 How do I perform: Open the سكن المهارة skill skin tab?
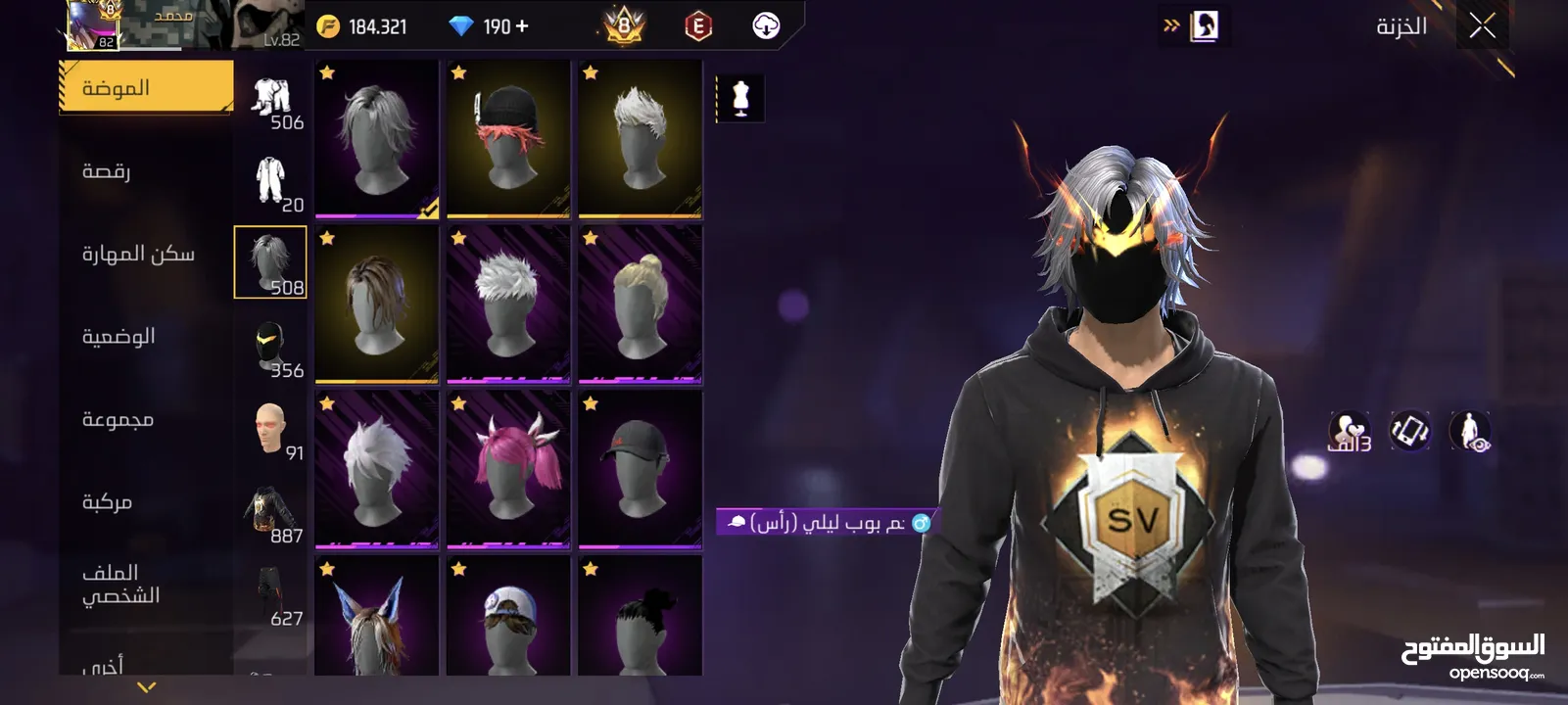(x=138, y=255)
